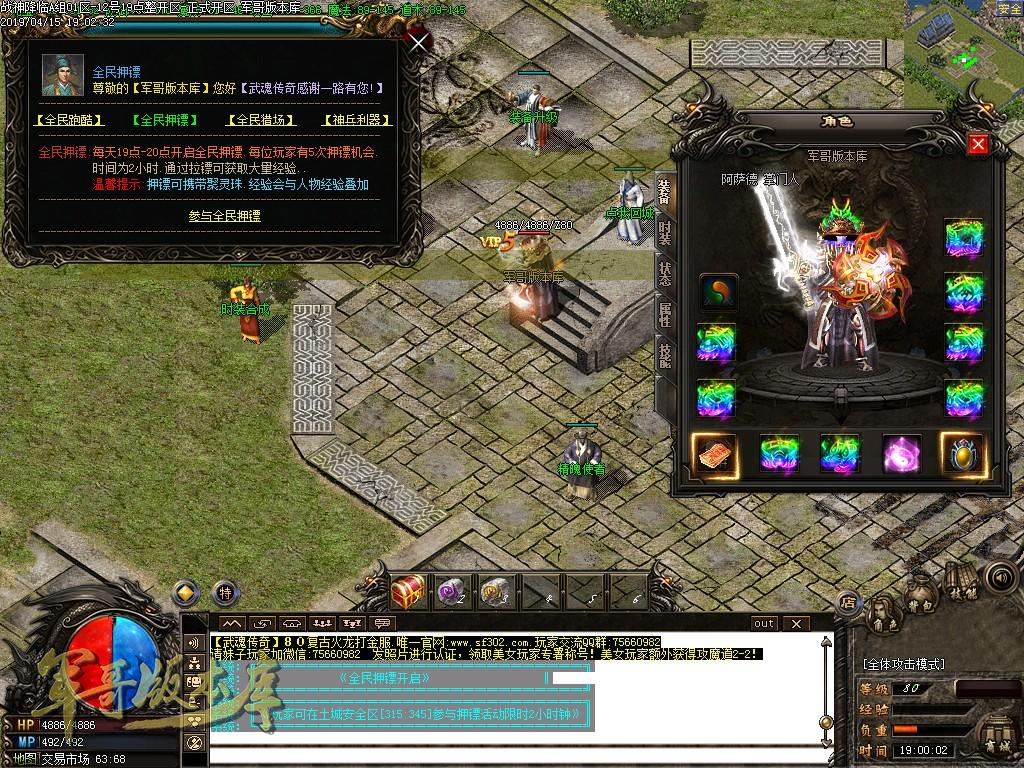Switch to the 时装 tab
1024x768 pixels.
[x=665, y=233]
